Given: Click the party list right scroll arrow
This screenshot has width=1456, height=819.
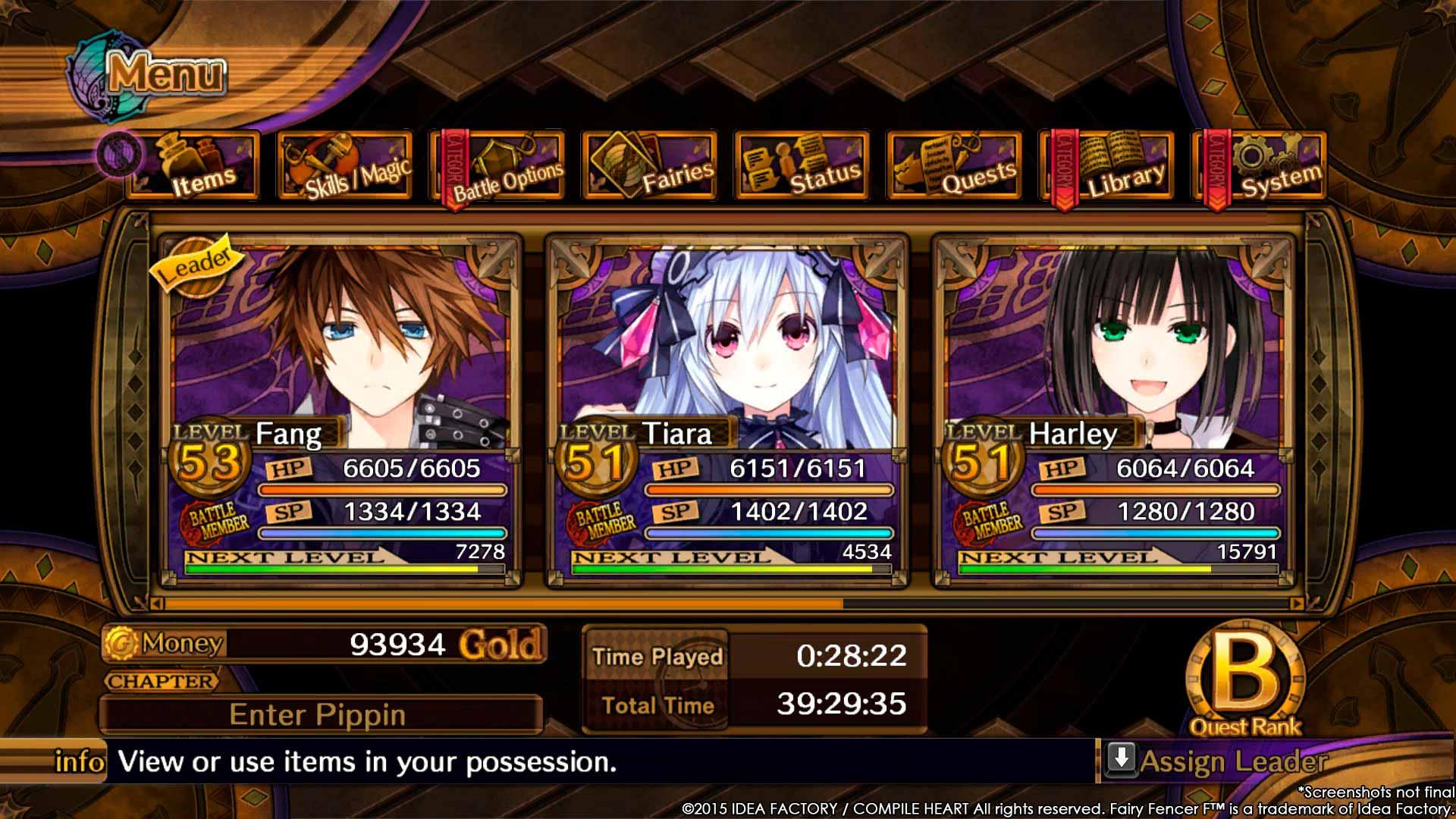Looking at the screenshot, I should point(1296,604).
